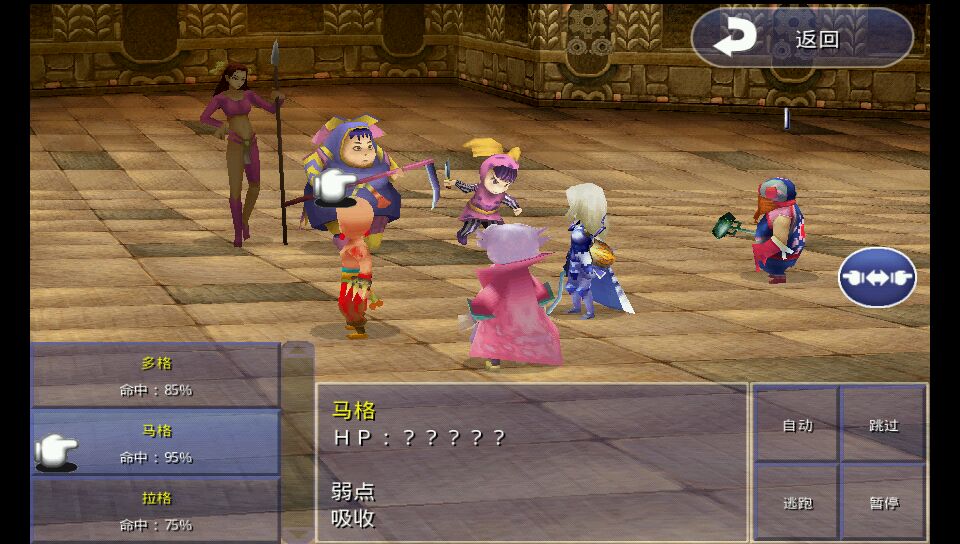The image size is (960, 544).
Task: Target 拉格 from the enemy list
Action: [156, 510]
